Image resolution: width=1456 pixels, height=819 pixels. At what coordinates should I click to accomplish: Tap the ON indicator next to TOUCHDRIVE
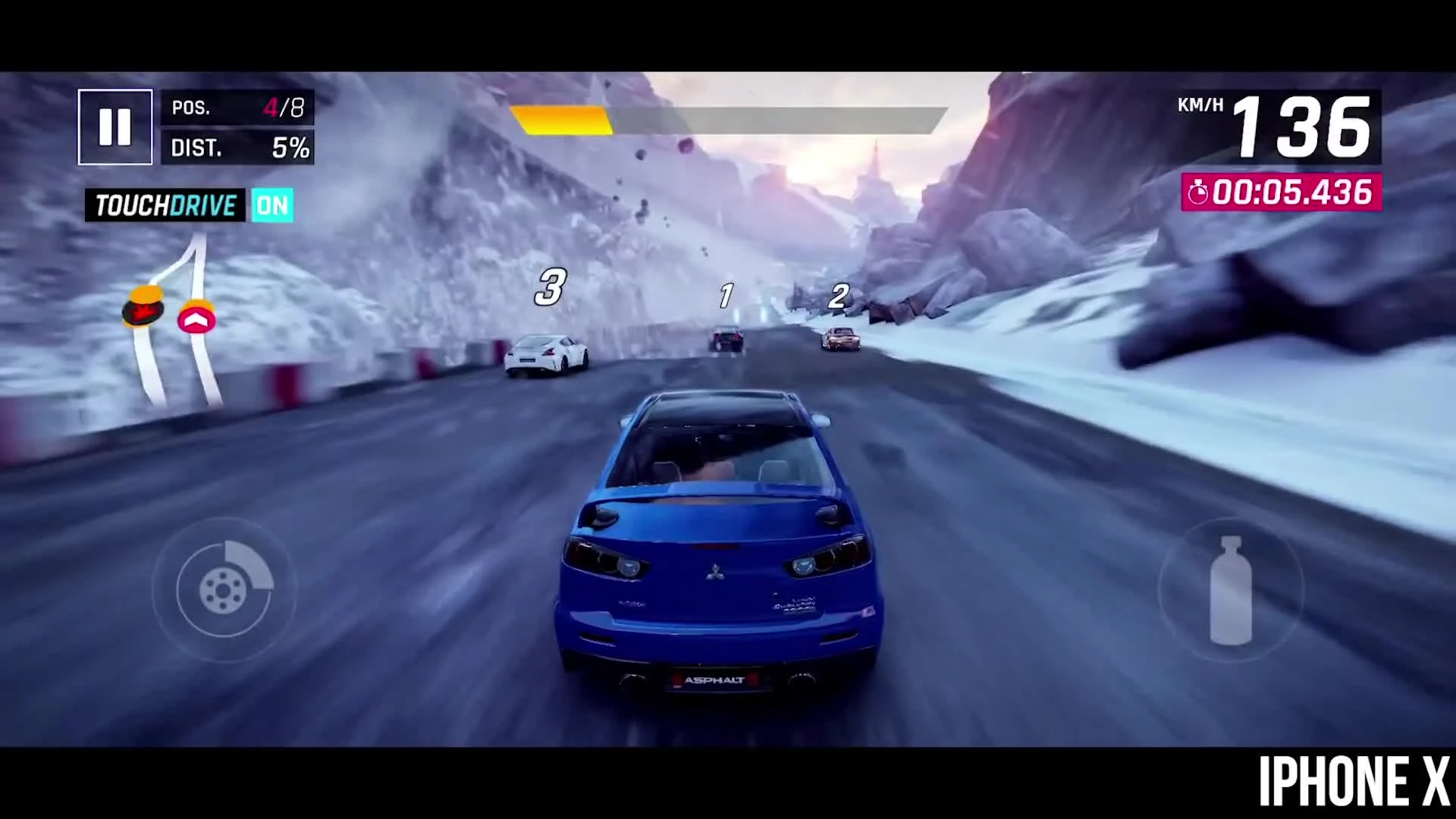click(x=273, y=205)
